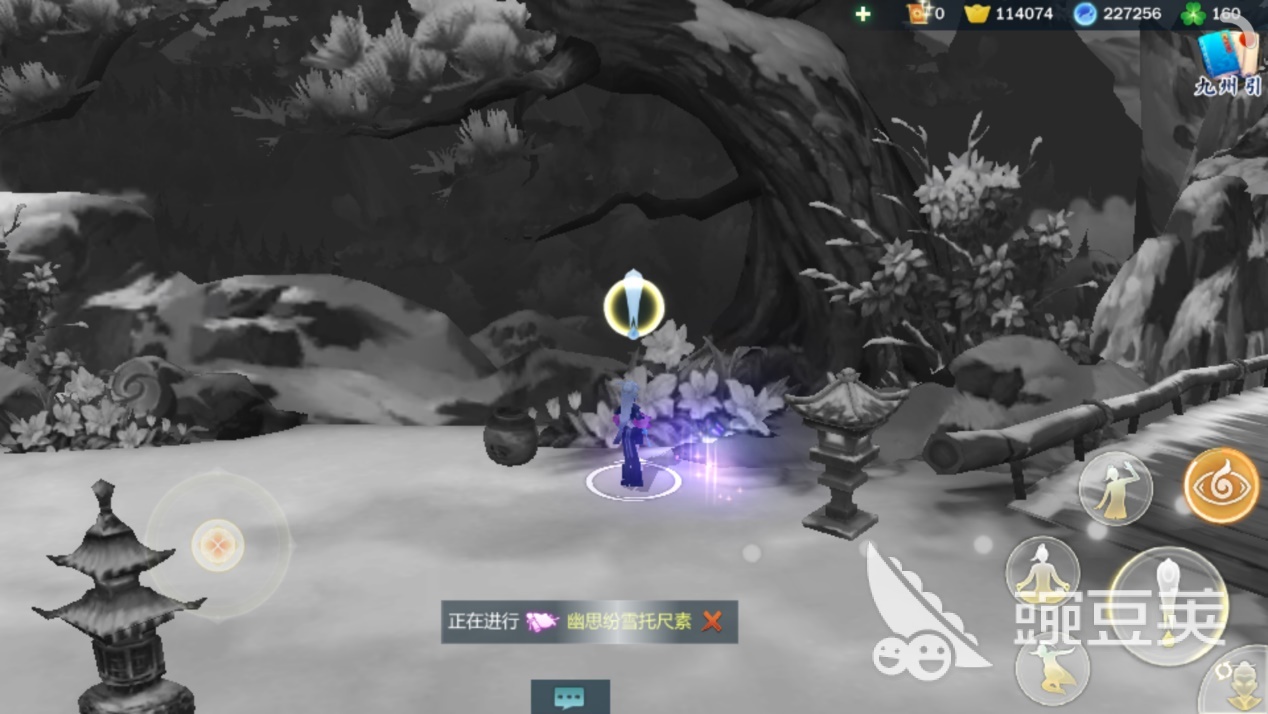The width and height of the screenshot is (1268, 714).
Task: Use the waving figure emote action
Action: click(x=1115, y=489)
